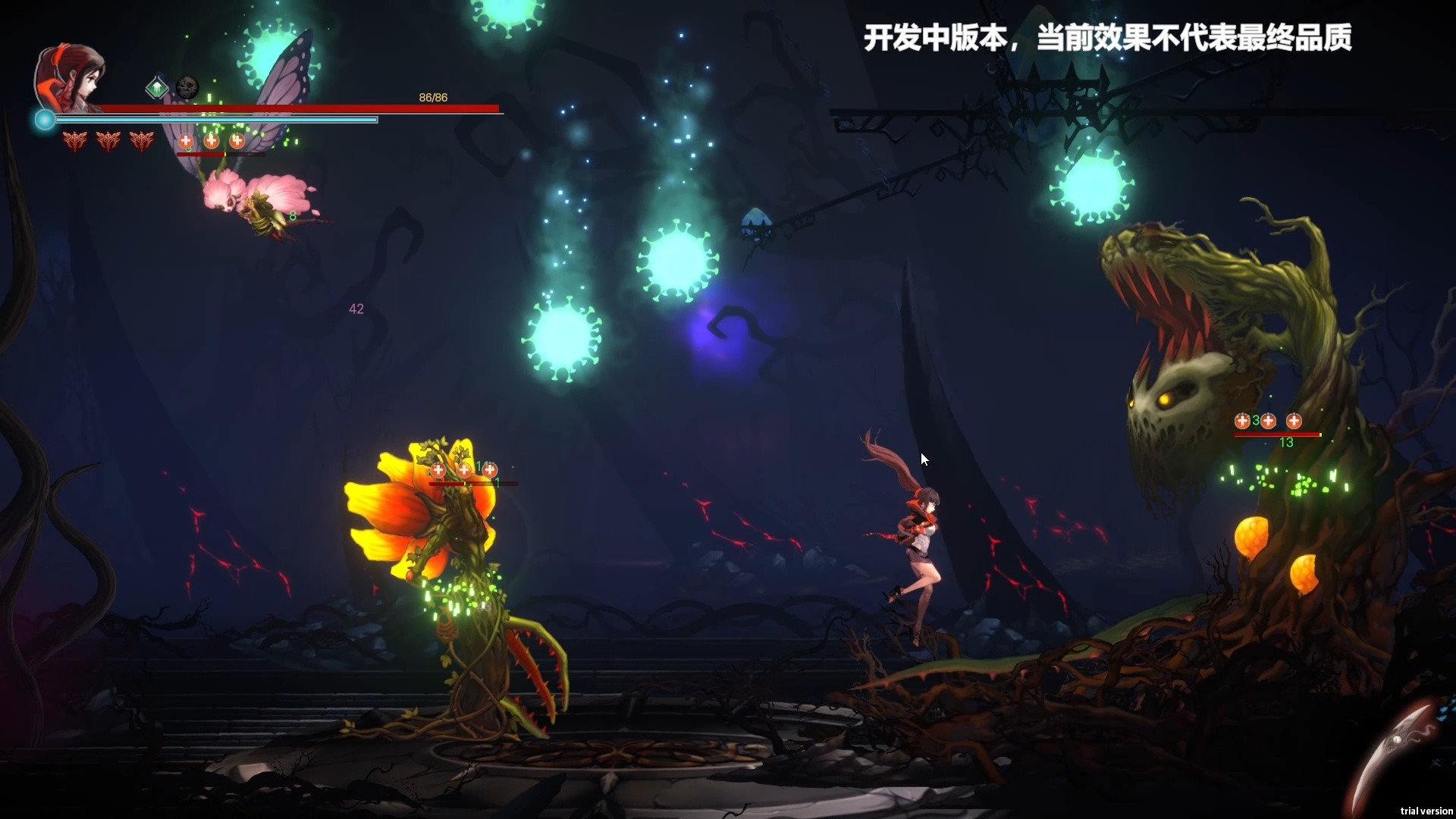The height and width of the screenshot is (819, 1456).
Task: Open the dark skull status effect icon
Action: click(x=186, y=86)
